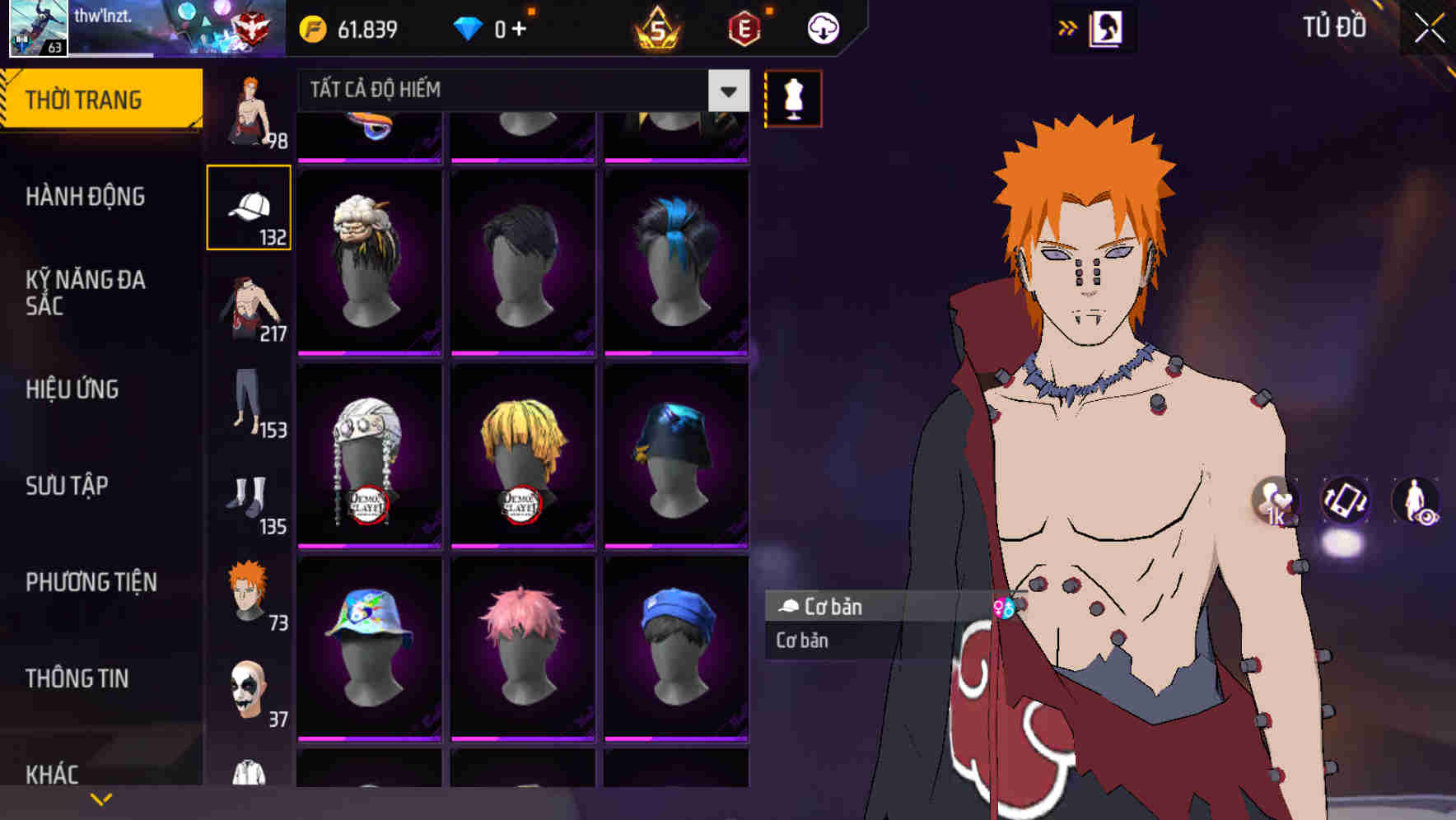The height and width of the screenshot is (820, 1456).
Task: Click the heart icon showing 1k likes
Action: (x=1272, y=502)
